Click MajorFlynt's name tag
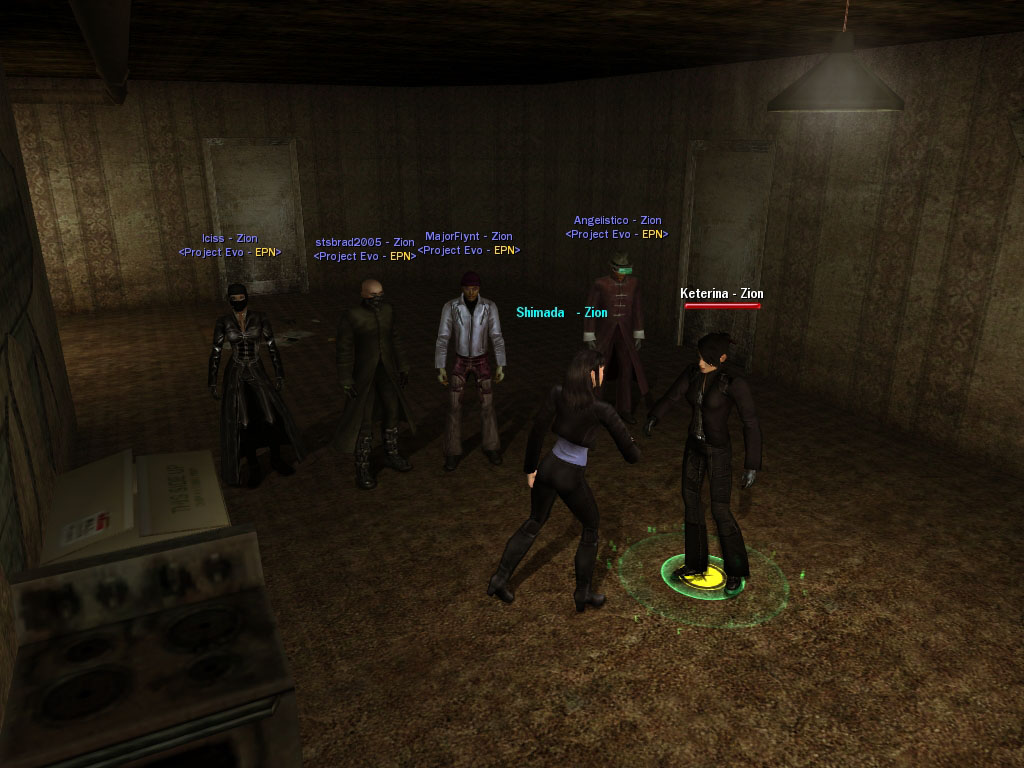The image size is (1024, 768). click(x=468, y=237)
